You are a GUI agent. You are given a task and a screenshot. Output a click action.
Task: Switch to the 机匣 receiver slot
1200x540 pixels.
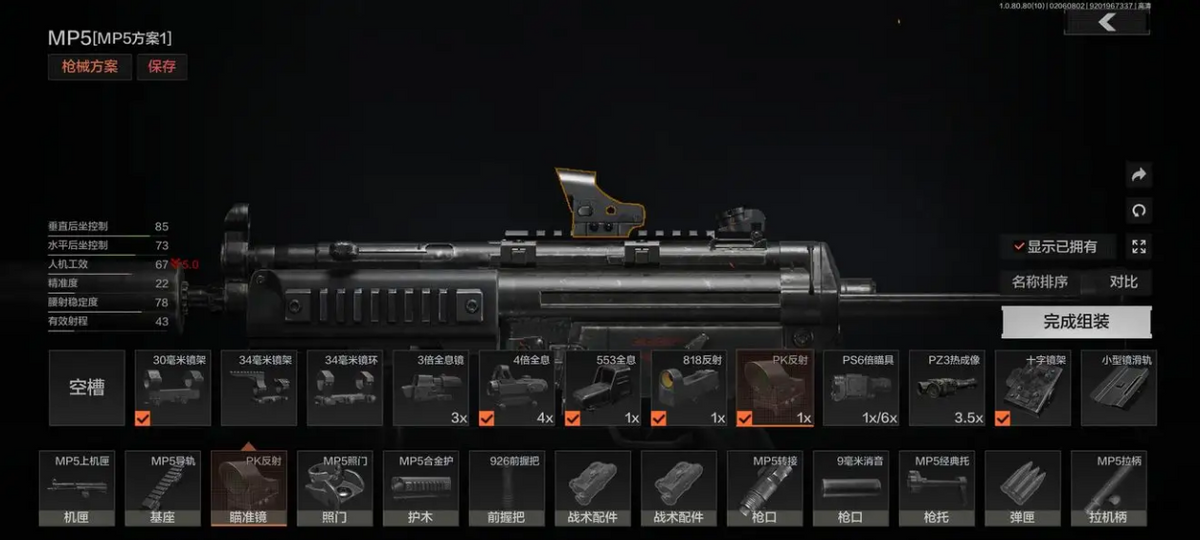pyautogui.click(x=77, y=489)
